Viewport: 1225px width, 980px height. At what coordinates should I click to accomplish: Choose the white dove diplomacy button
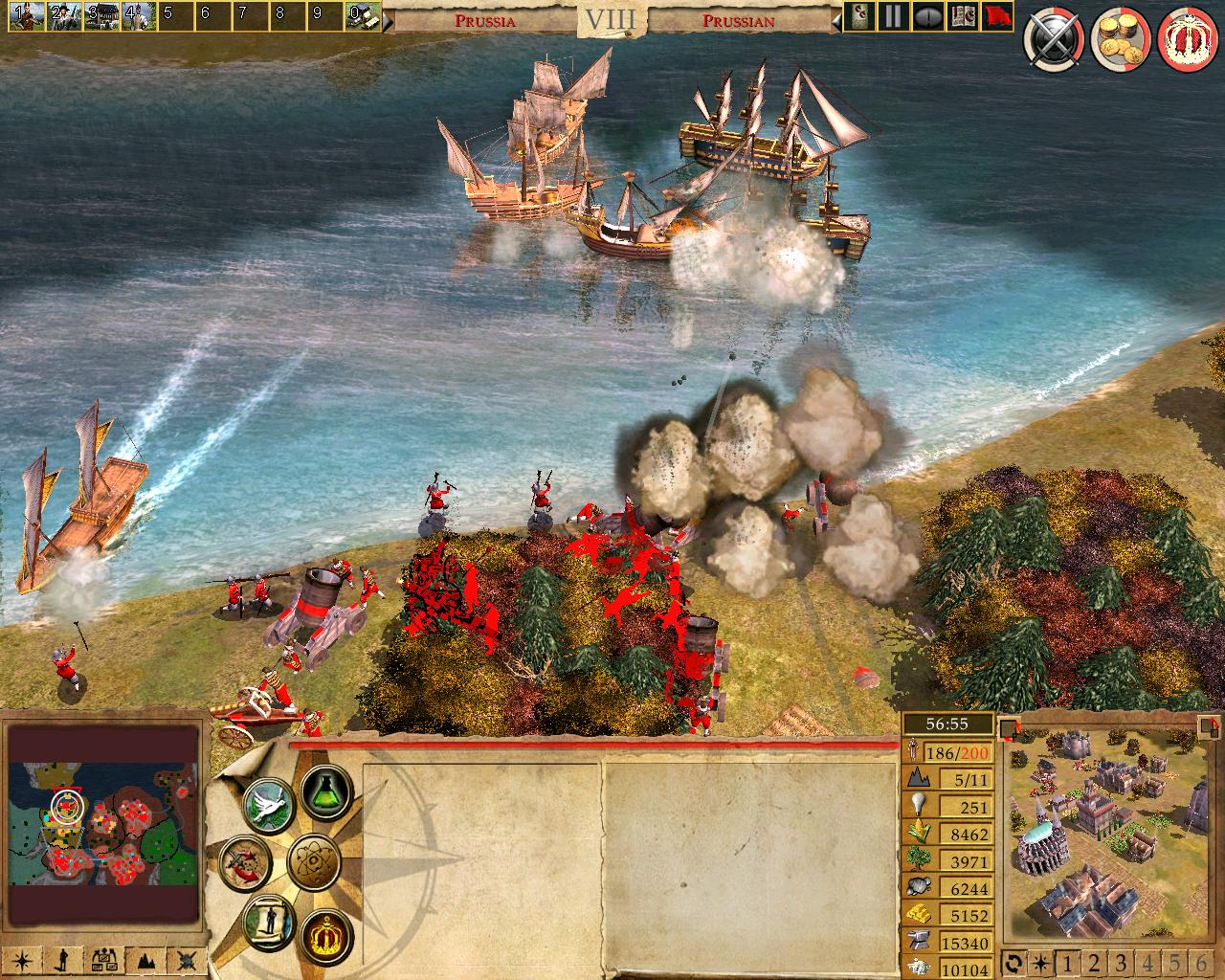267,805
